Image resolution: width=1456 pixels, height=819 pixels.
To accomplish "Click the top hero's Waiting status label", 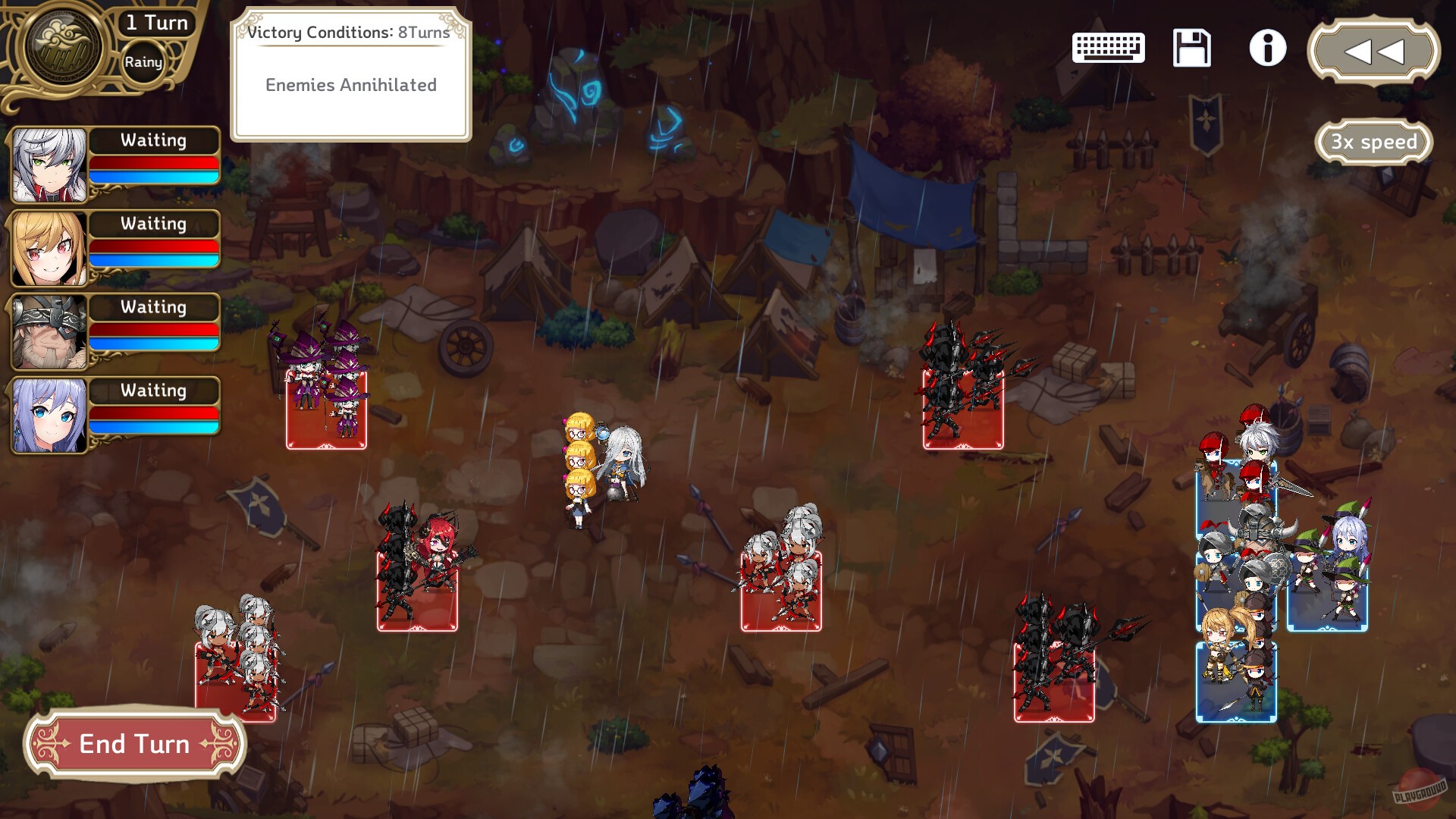I will 154,140.
